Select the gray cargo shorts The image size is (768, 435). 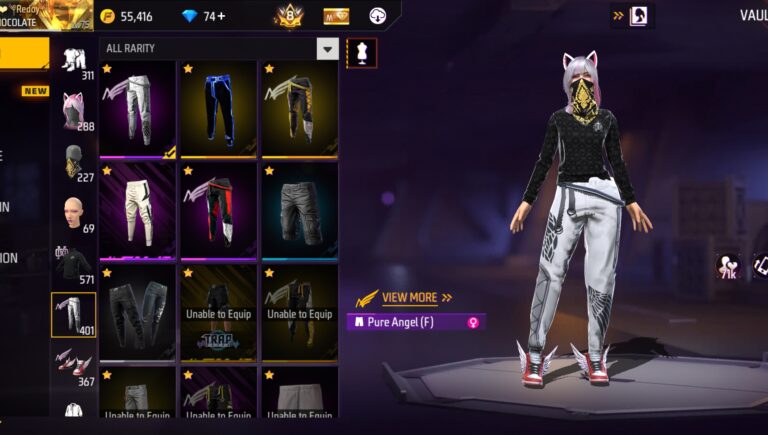(299, 210)
